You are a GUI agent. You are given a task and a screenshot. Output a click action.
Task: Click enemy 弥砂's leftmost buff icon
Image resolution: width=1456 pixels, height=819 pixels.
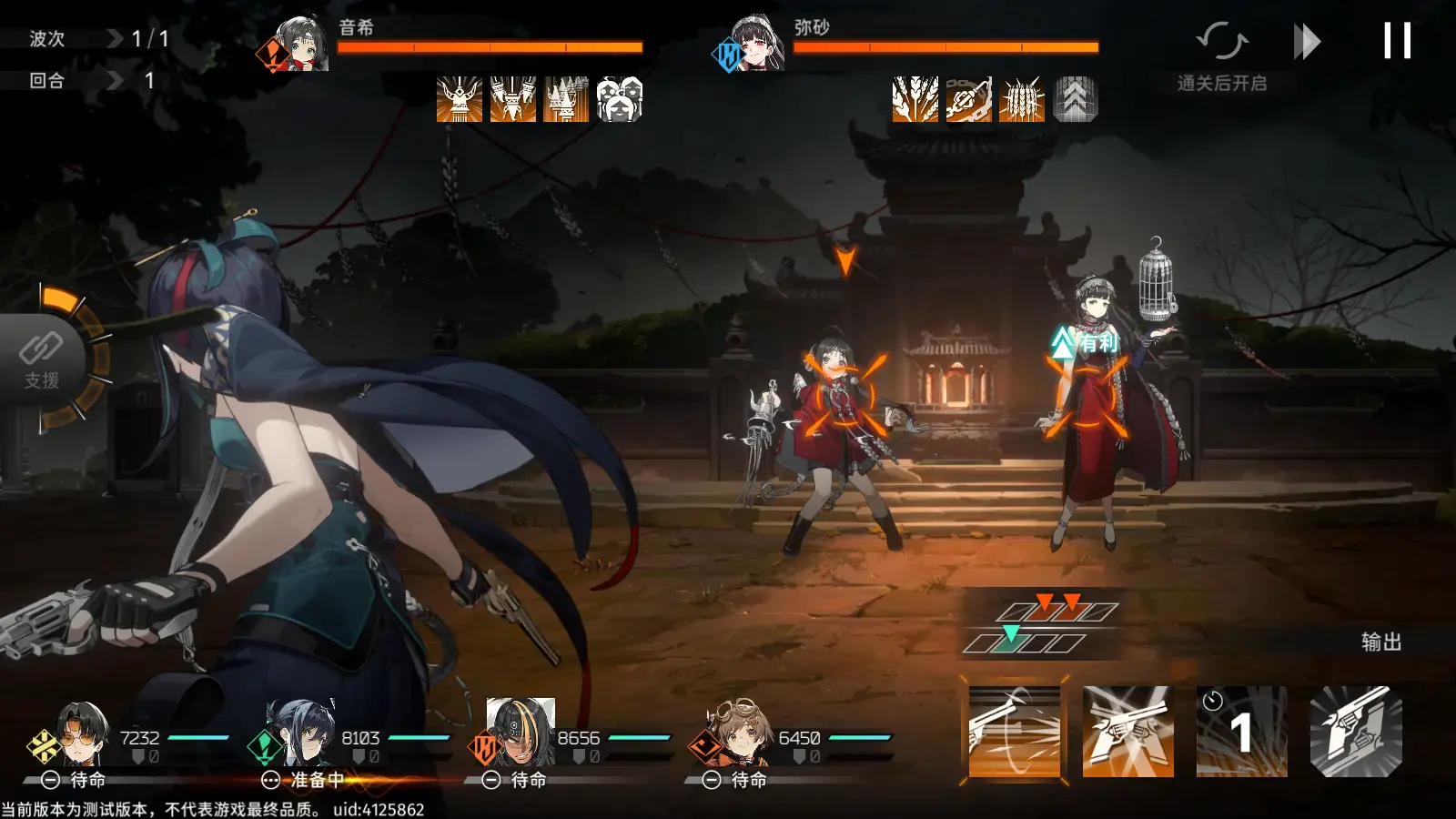(915, 102)
